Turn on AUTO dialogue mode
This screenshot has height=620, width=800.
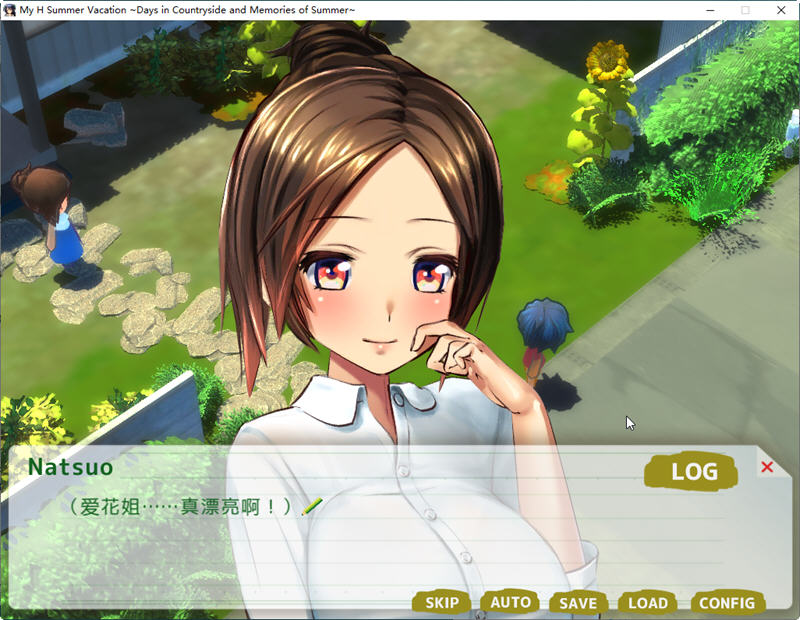(x=510, y=602)
